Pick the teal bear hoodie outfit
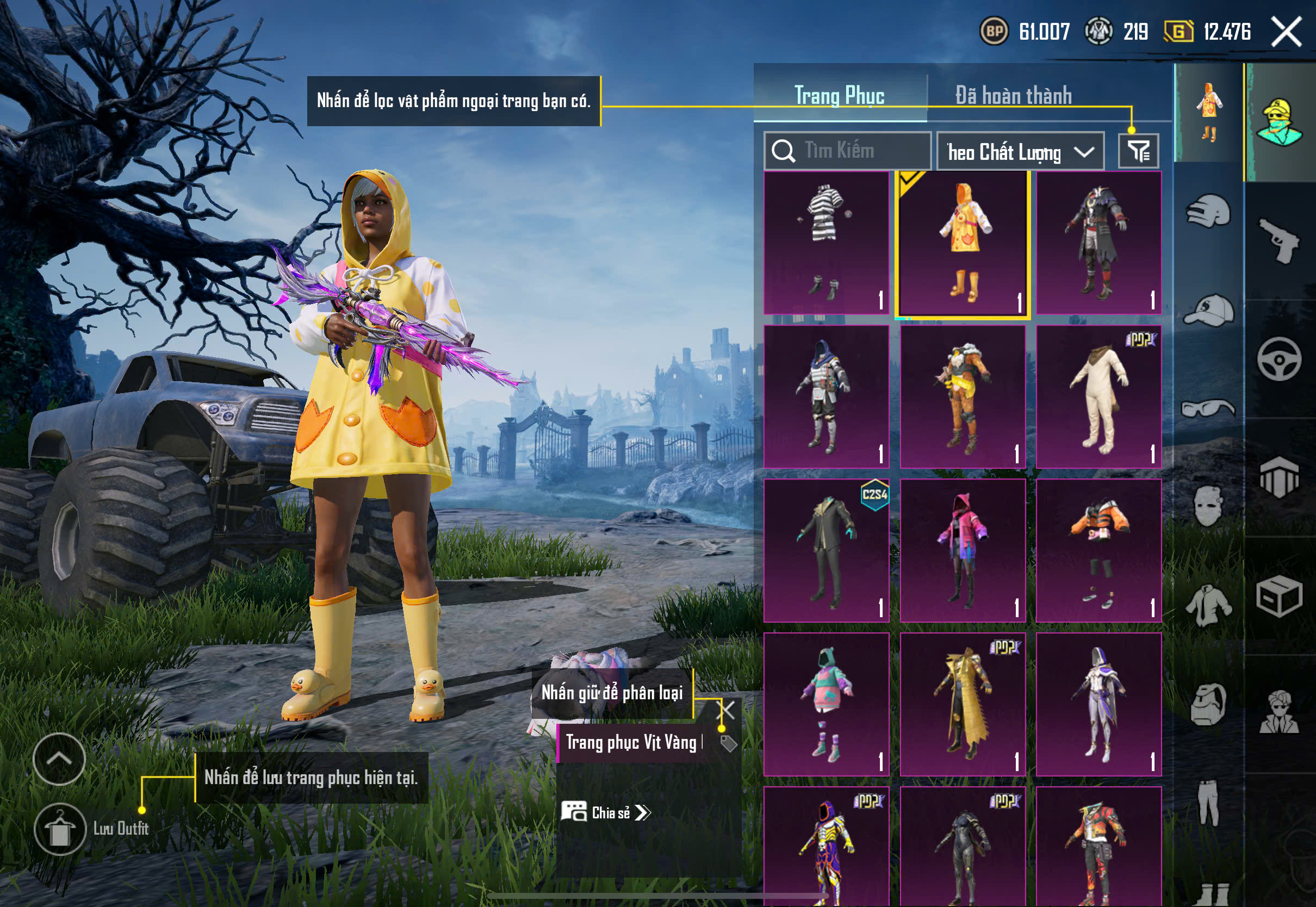The width and height of the screenshot is (1316, 907). pyautogui.click(x=826, y=704)
